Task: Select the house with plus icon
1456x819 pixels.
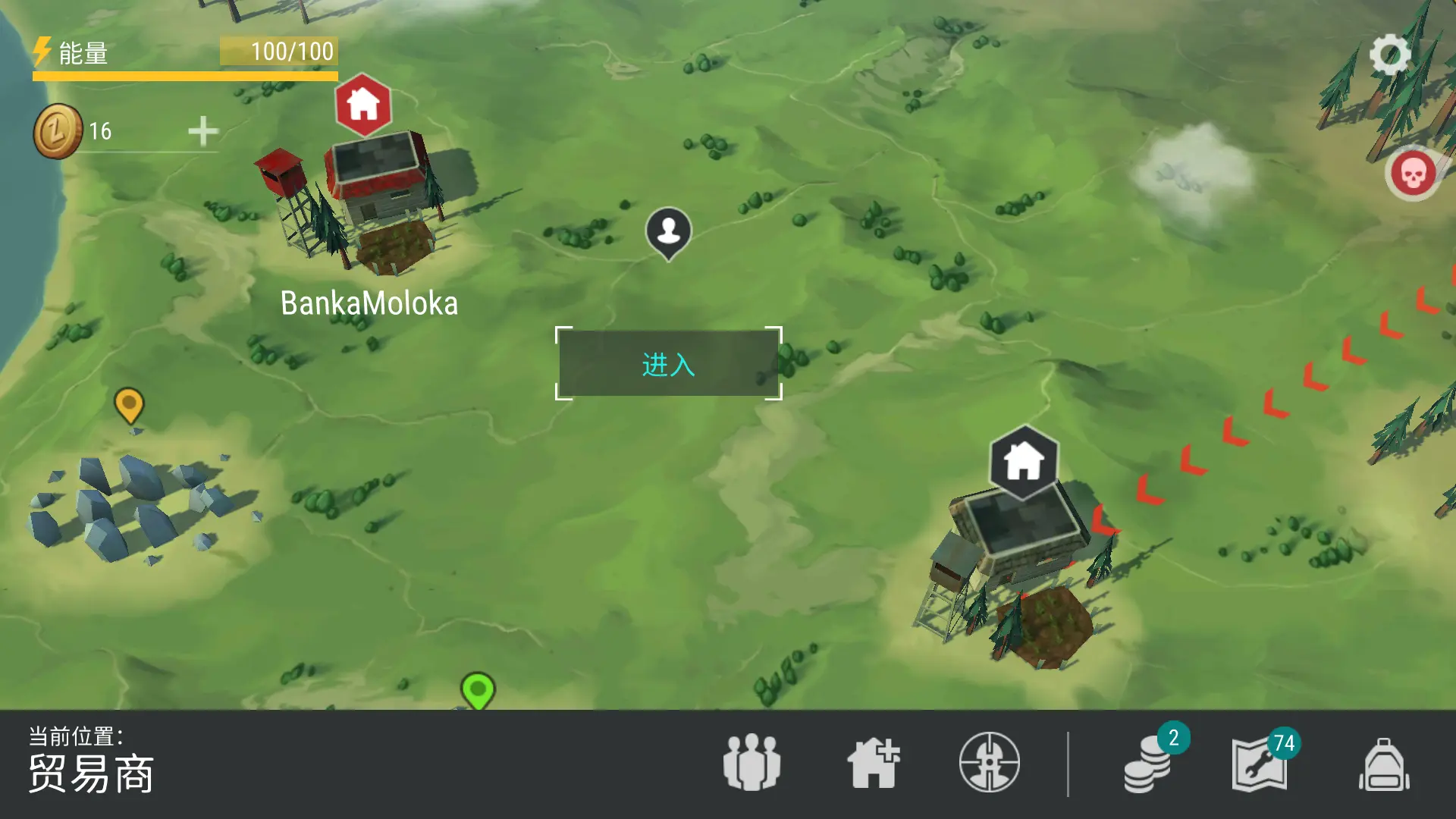Action: 873,763
